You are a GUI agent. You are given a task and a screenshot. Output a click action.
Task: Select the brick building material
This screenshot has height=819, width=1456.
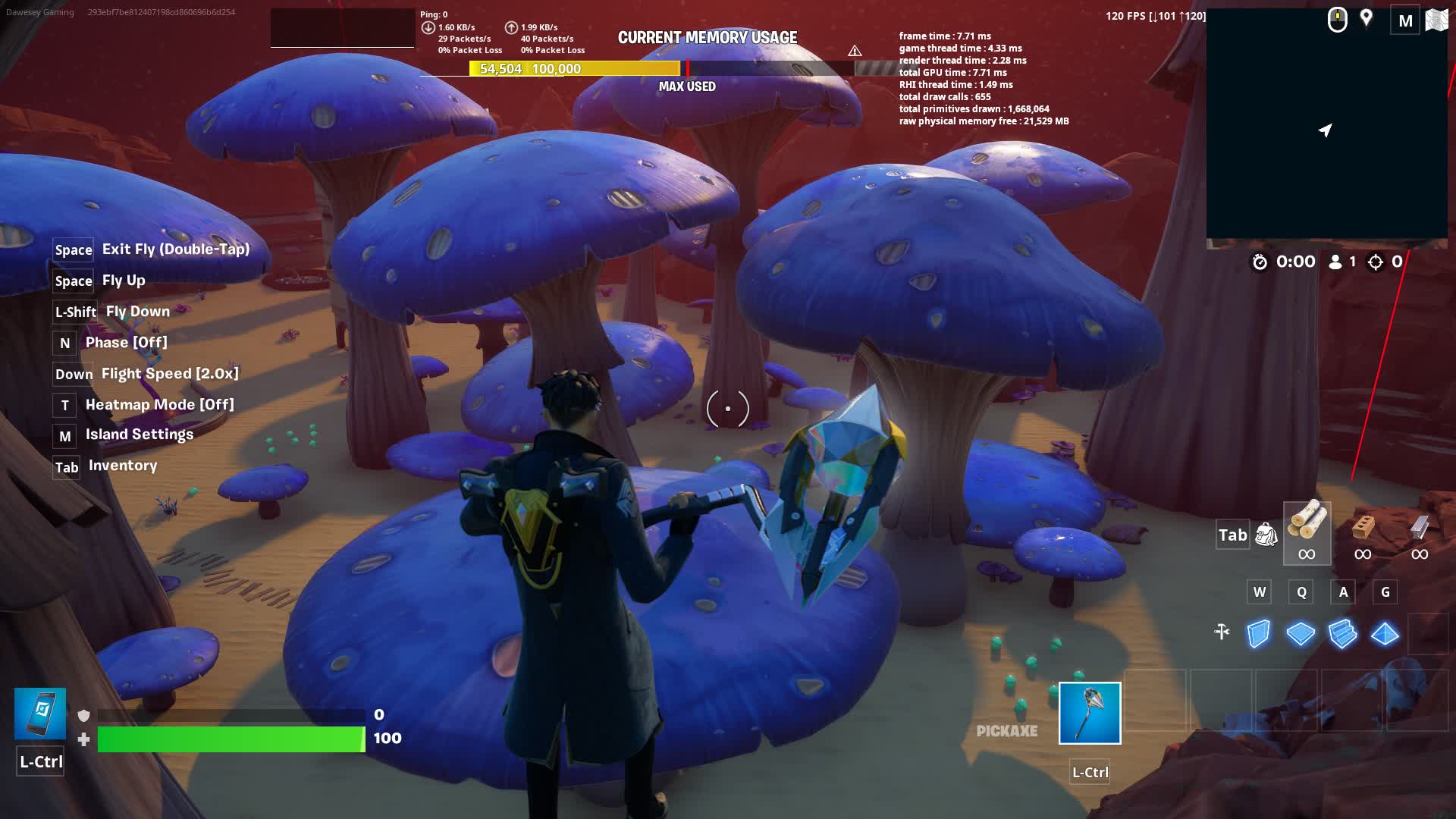pyautogui.click(x=1363, y=532)
